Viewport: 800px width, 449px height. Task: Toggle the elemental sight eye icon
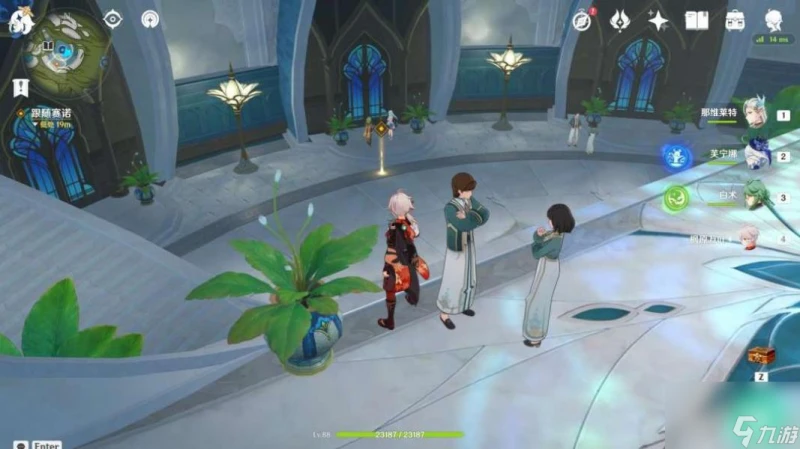(x=113, y=19)
